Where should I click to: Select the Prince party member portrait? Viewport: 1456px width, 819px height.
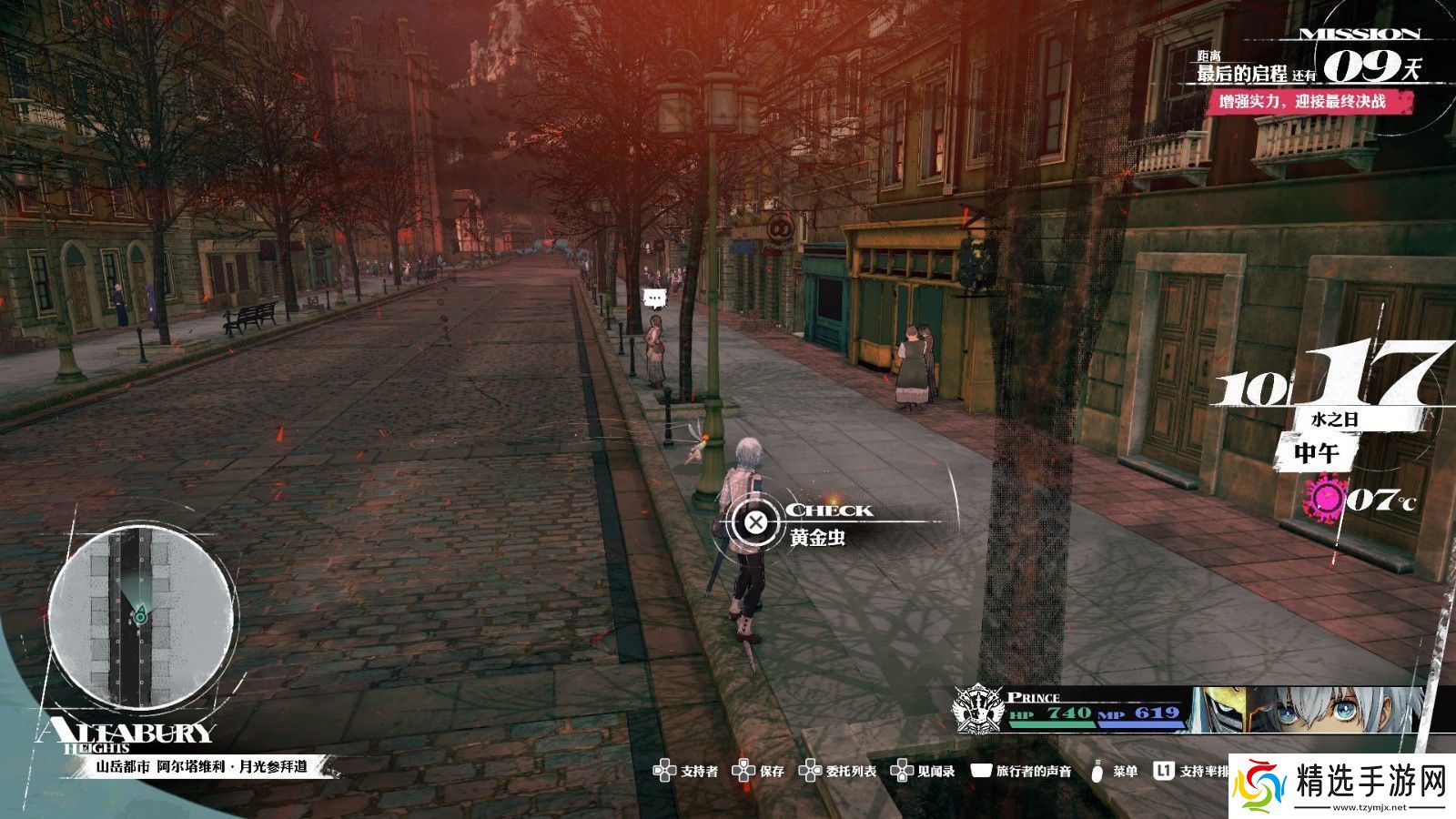[x=1309, y=710]
